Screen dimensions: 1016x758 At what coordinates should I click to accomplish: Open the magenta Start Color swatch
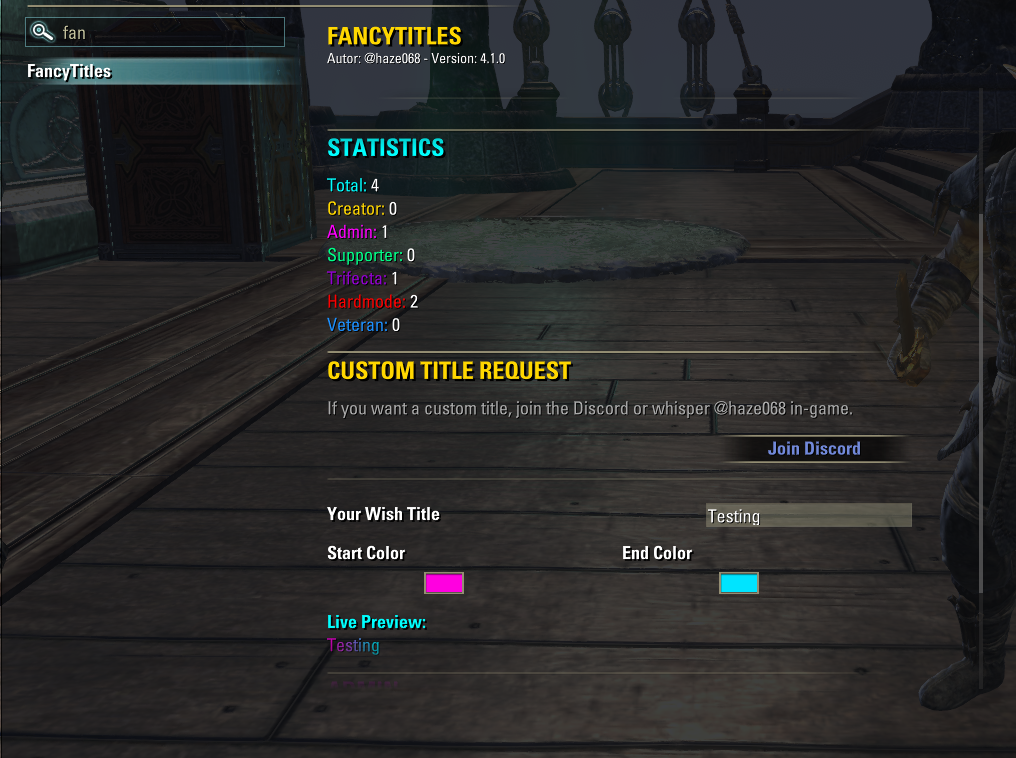tap(444, 583)
